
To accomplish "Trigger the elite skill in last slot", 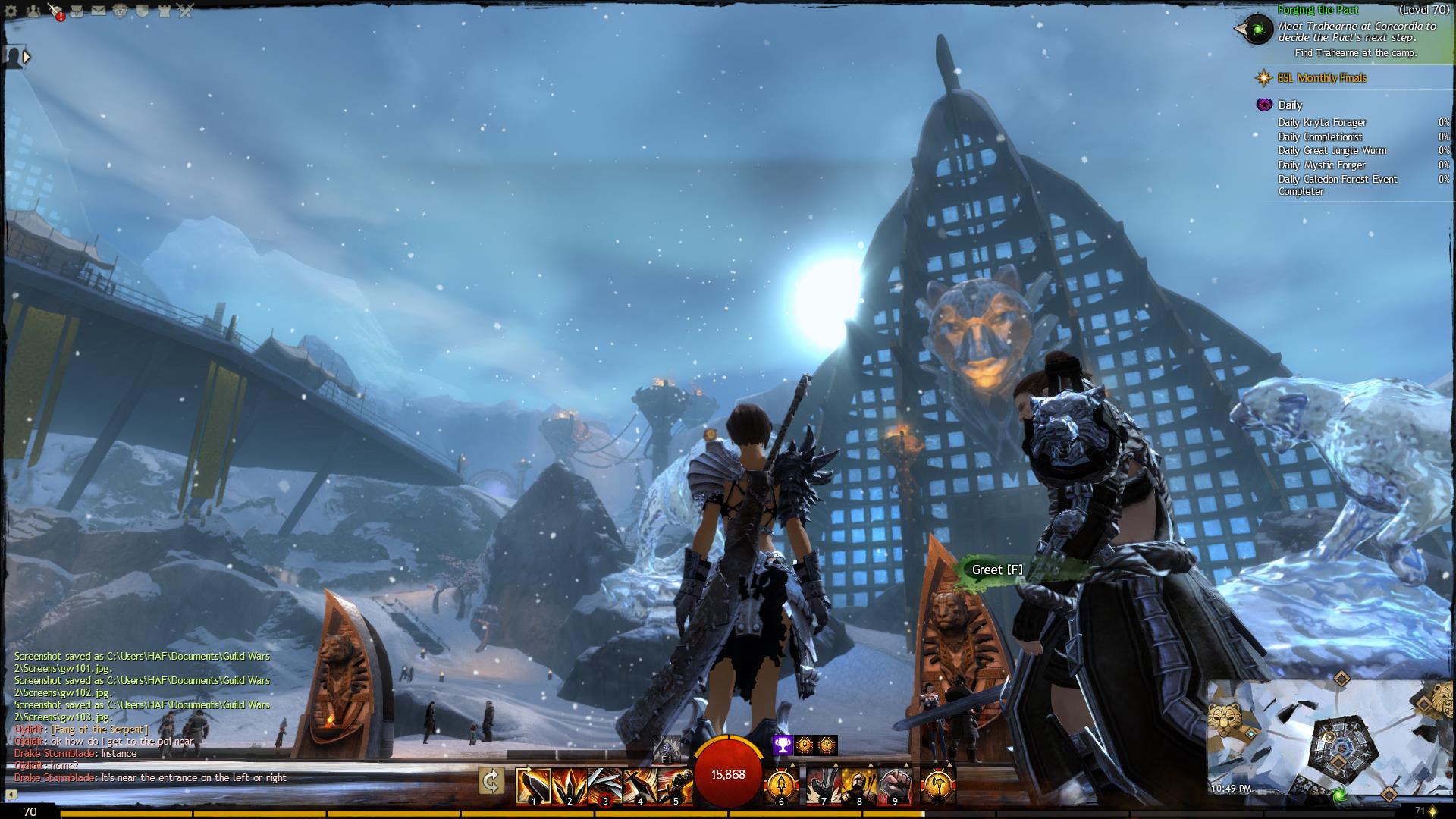I will tap(938, 786).
